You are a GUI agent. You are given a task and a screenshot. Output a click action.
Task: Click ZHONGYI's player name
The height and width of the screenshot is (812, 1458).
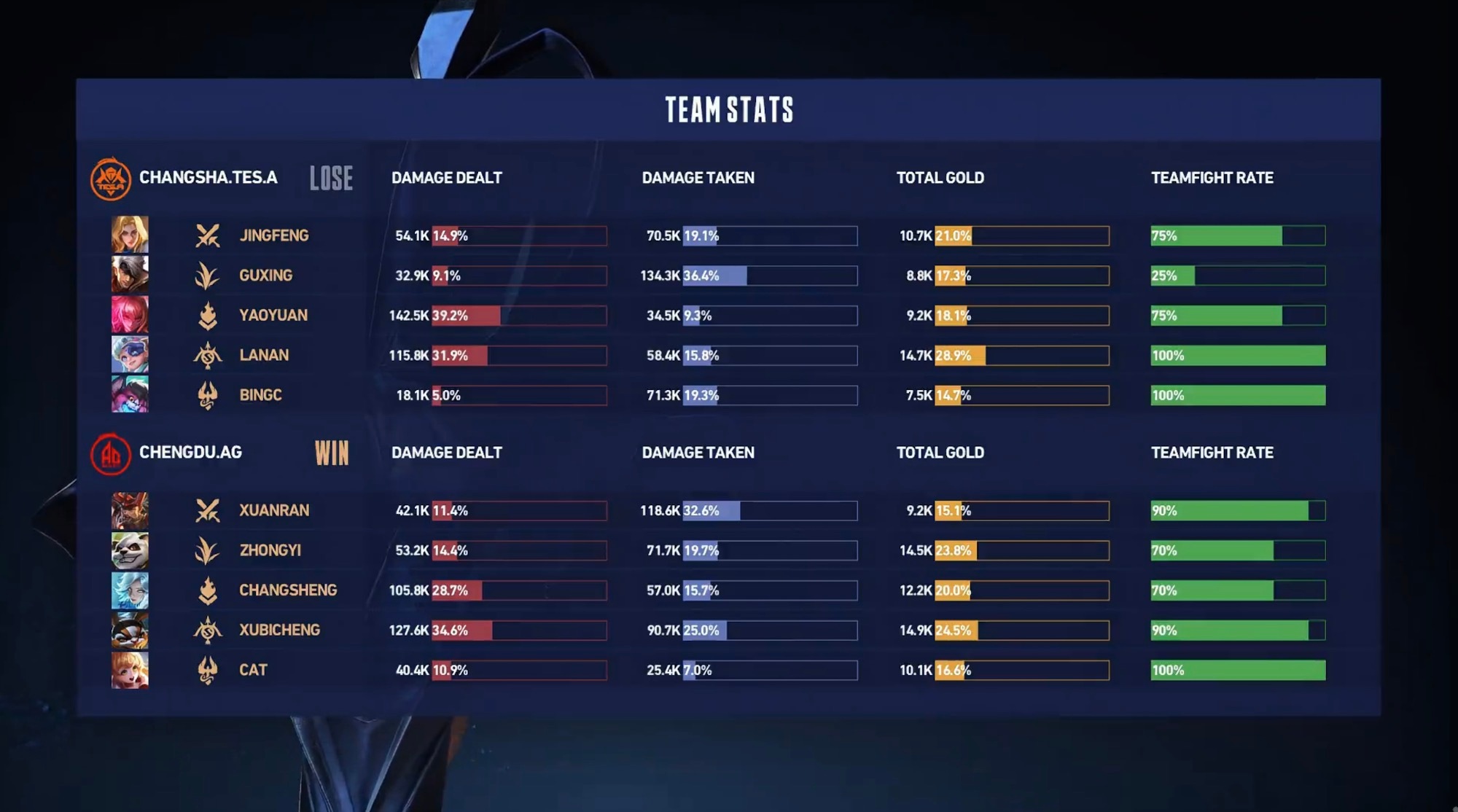click(x=270, y=550)
